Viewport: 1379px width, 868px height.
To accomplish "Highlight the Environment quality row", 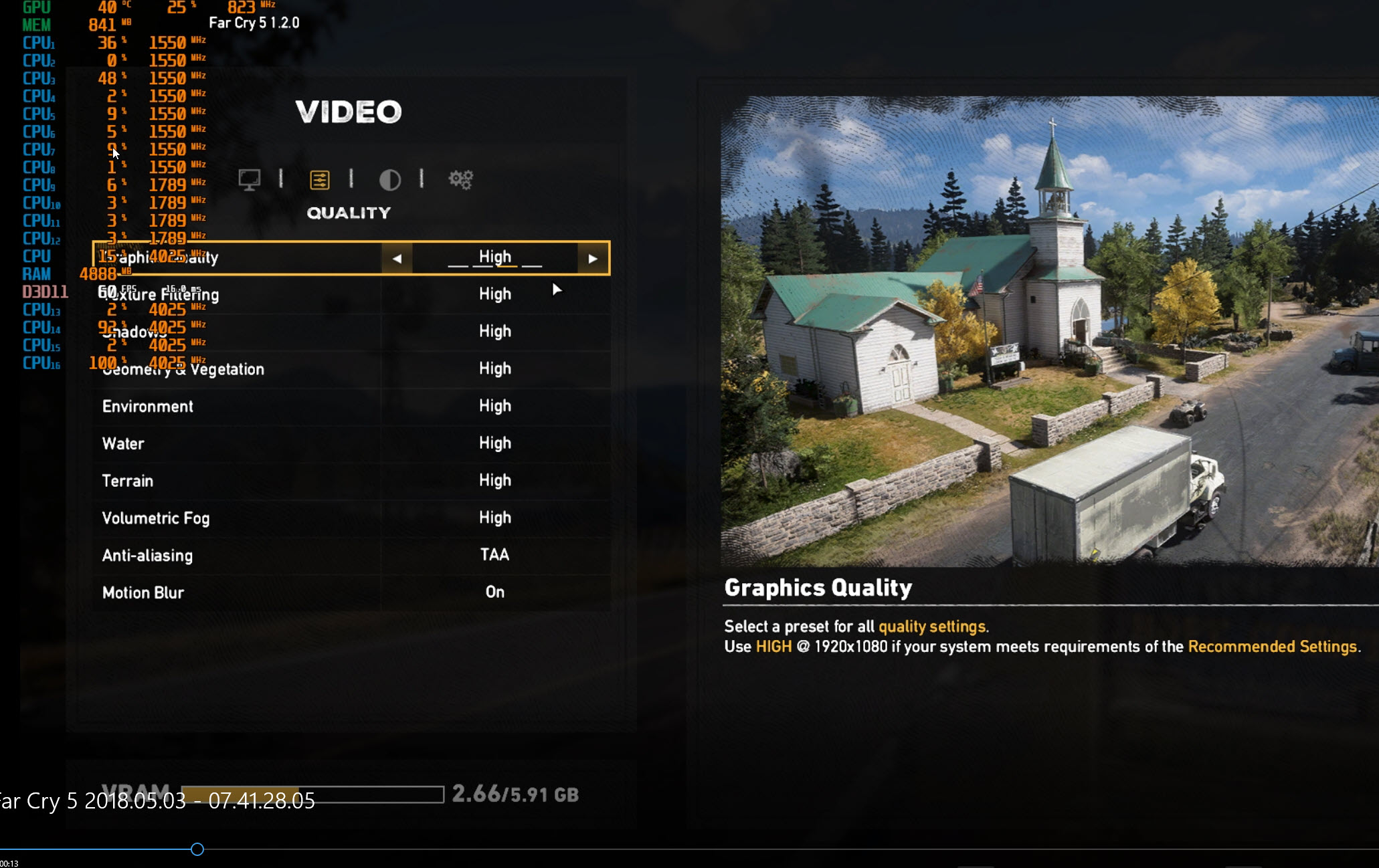I will 351,407.
